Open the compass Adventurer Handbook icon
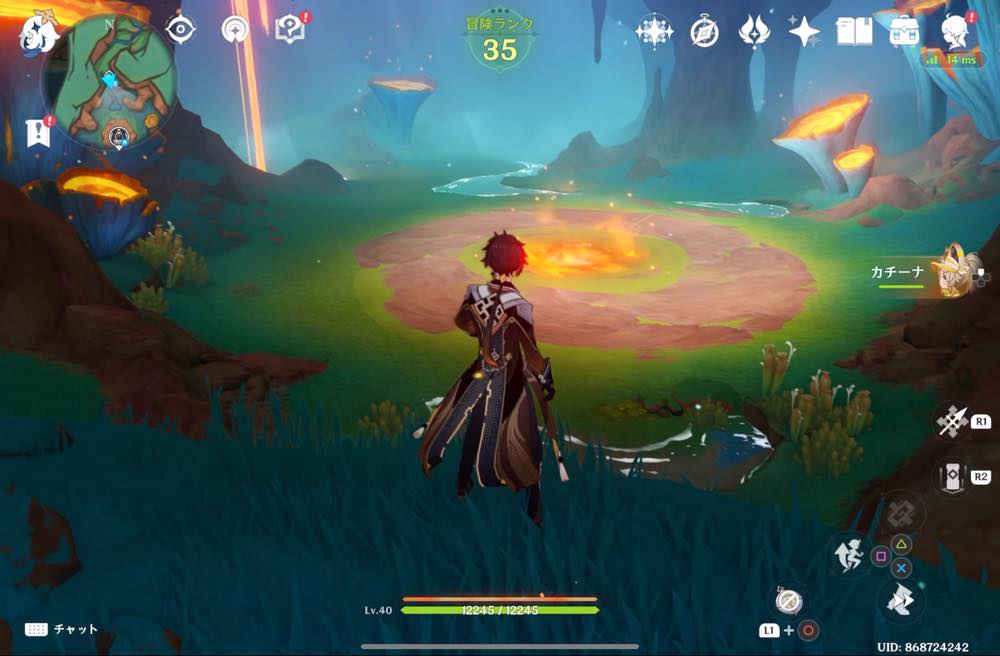 704,32
